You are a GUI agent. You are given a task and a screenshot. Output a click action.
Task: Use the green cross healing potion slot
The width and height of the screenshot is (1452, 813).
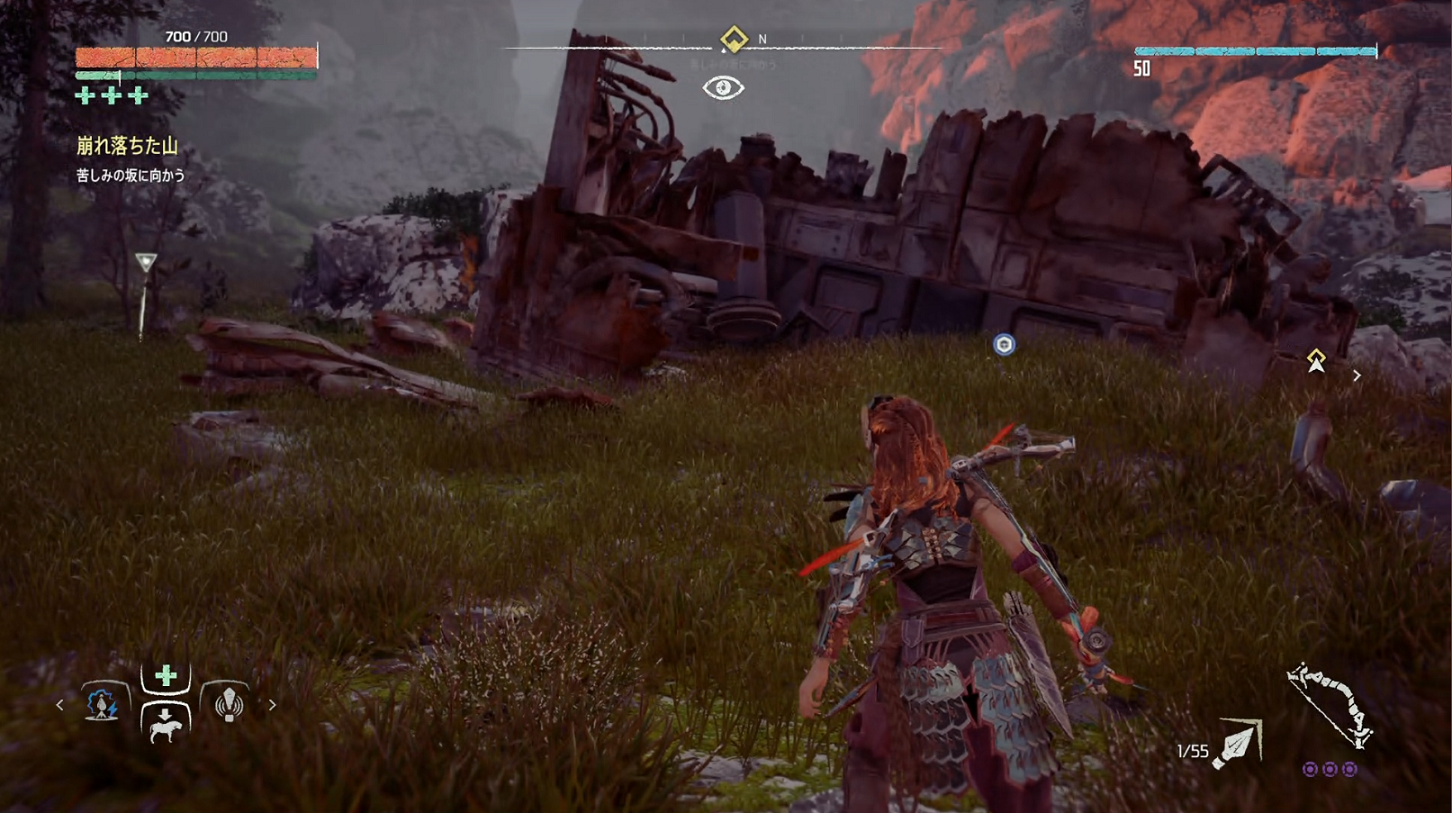coord(166,677)
